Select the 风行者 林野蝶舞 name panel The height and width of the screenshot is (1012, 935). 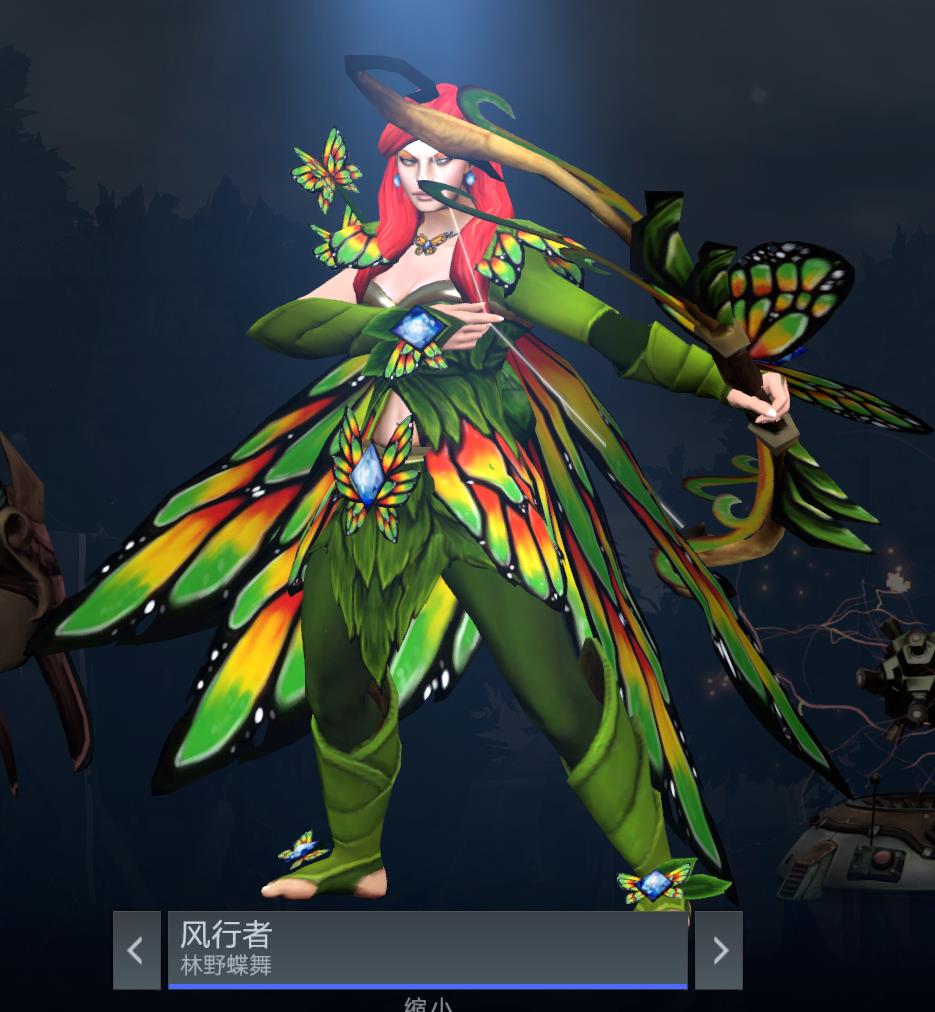(427, 949)
